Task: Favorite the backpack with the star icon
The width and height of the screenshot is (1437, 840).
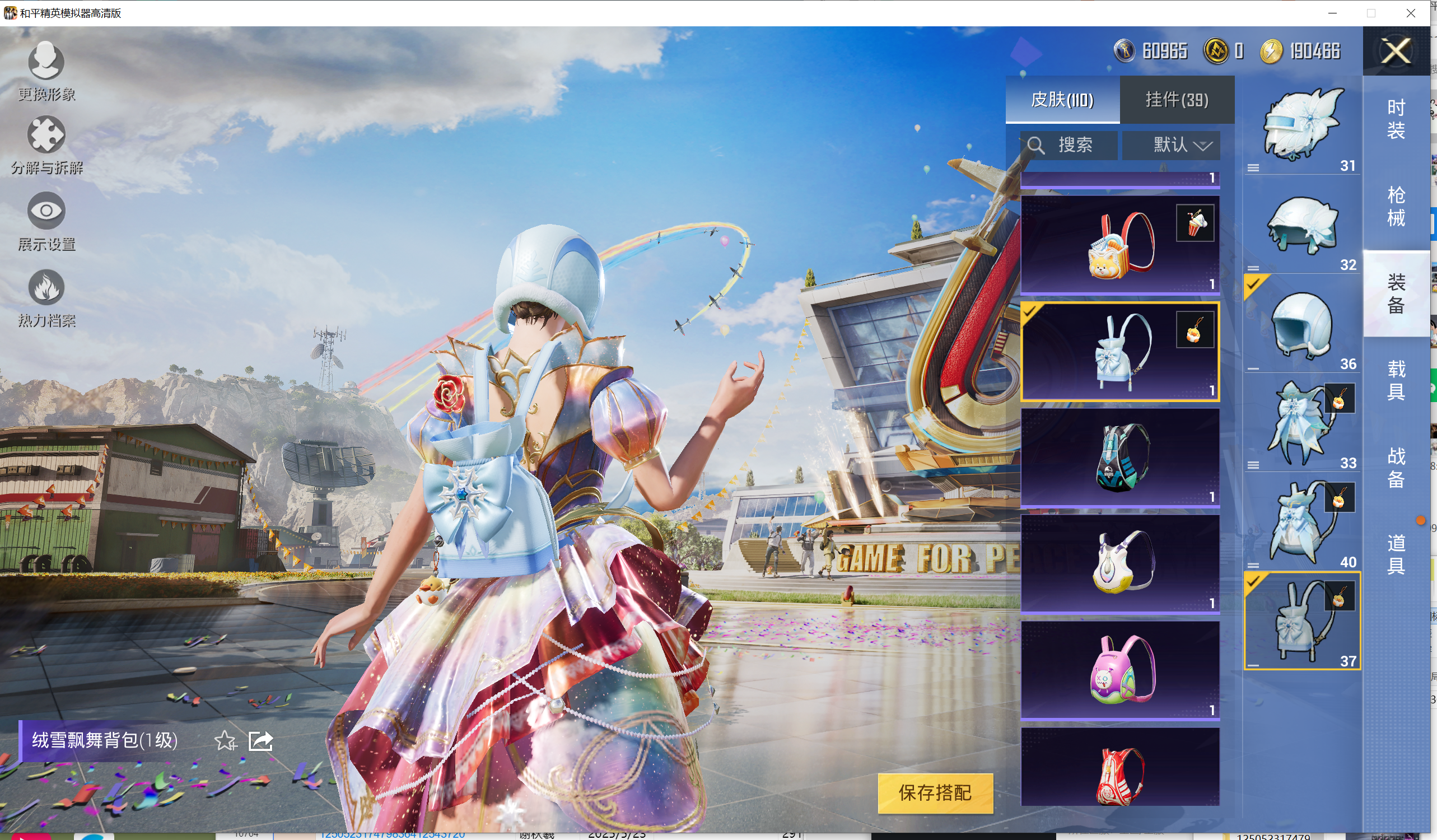Action: point(225,741)
